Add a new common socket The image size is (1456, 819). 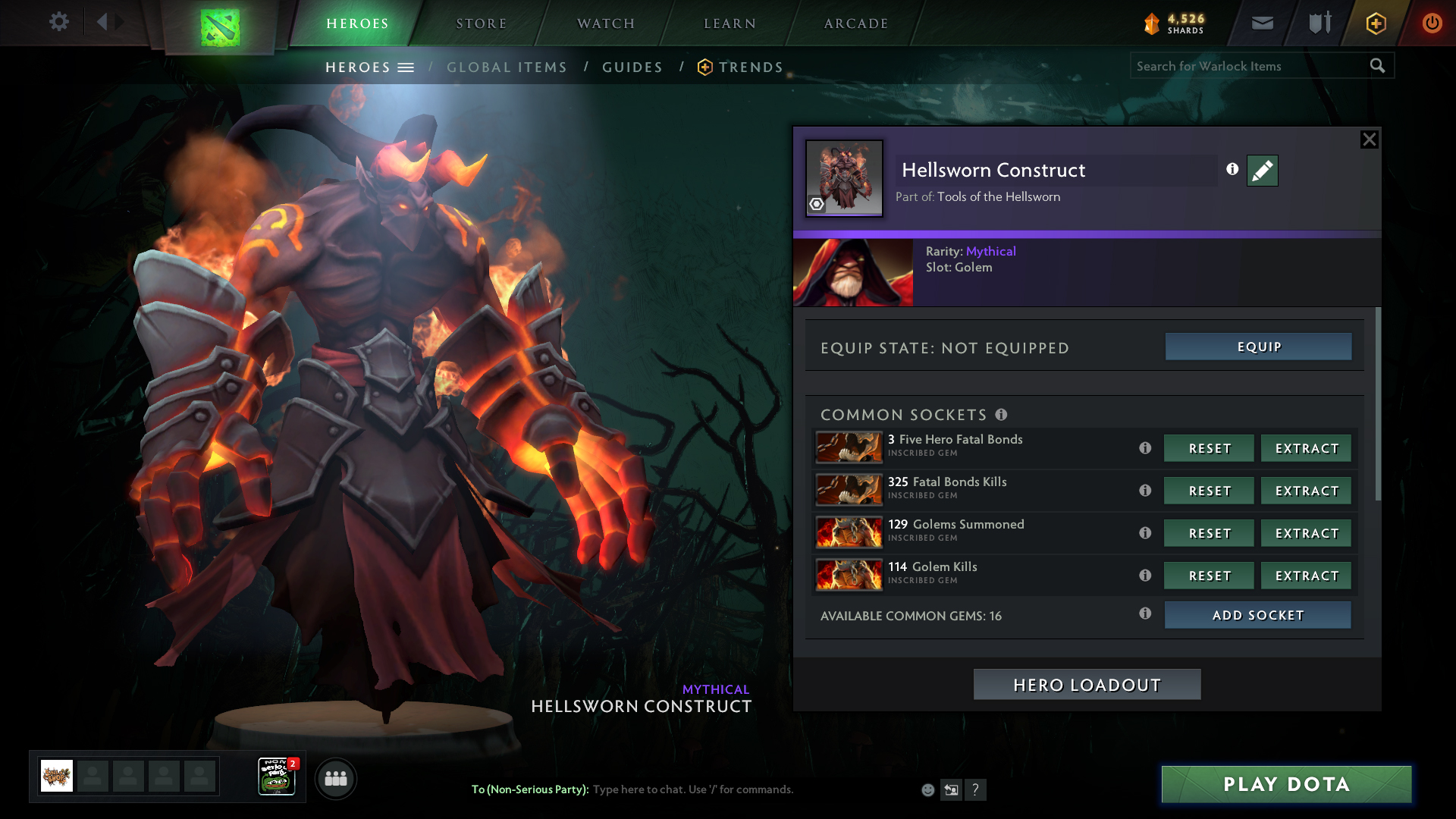1257,615
